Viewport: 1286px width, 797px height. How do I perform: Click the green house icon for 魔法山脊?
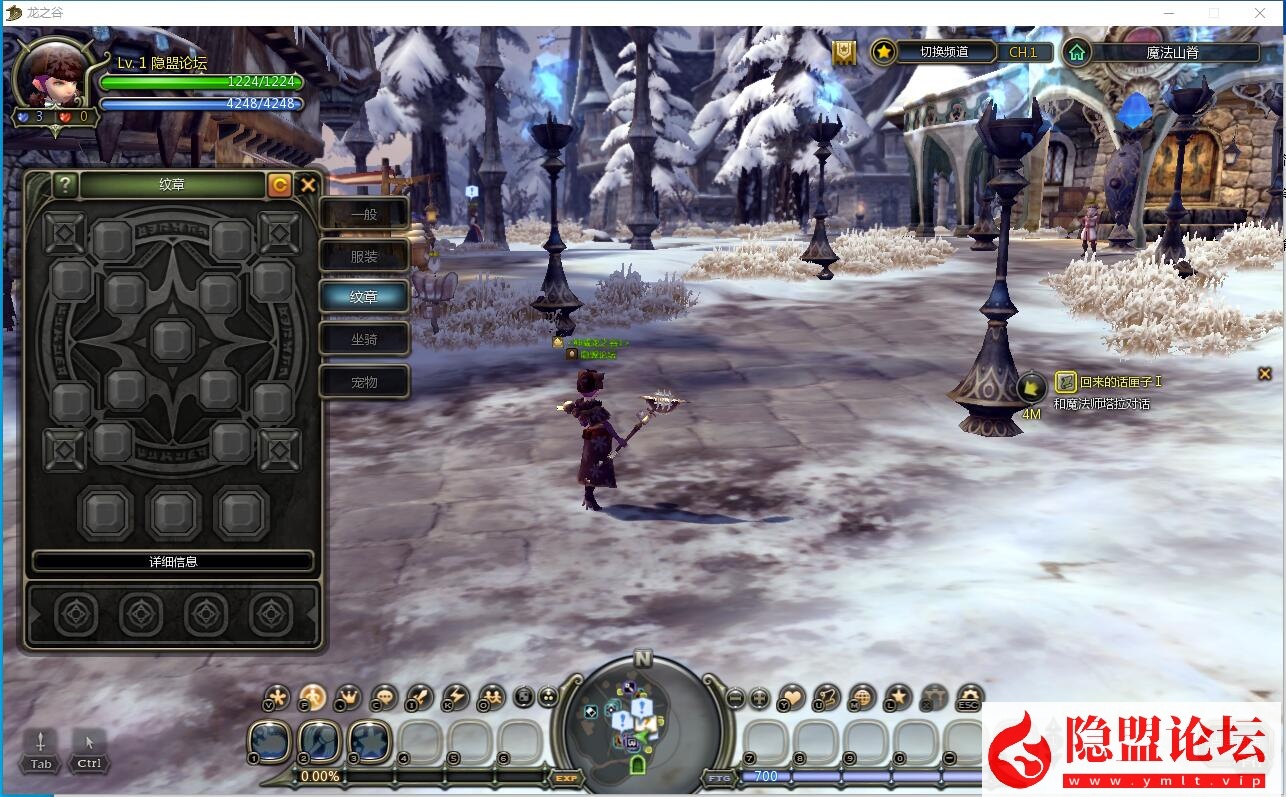coord(1077,52)
